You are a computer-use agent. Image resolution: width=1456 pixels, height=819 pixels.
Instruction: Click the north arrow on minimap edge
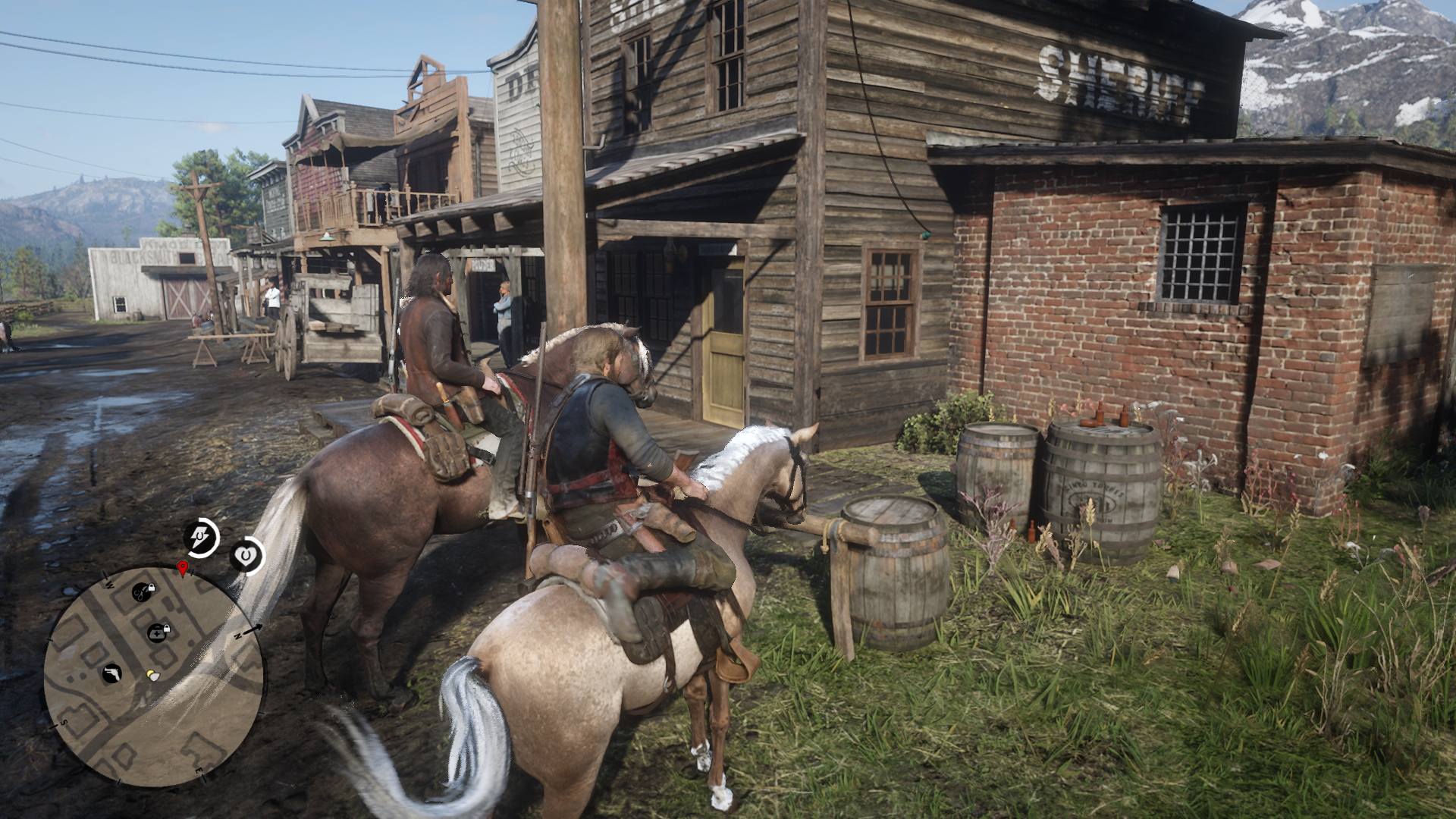[253, 628]
